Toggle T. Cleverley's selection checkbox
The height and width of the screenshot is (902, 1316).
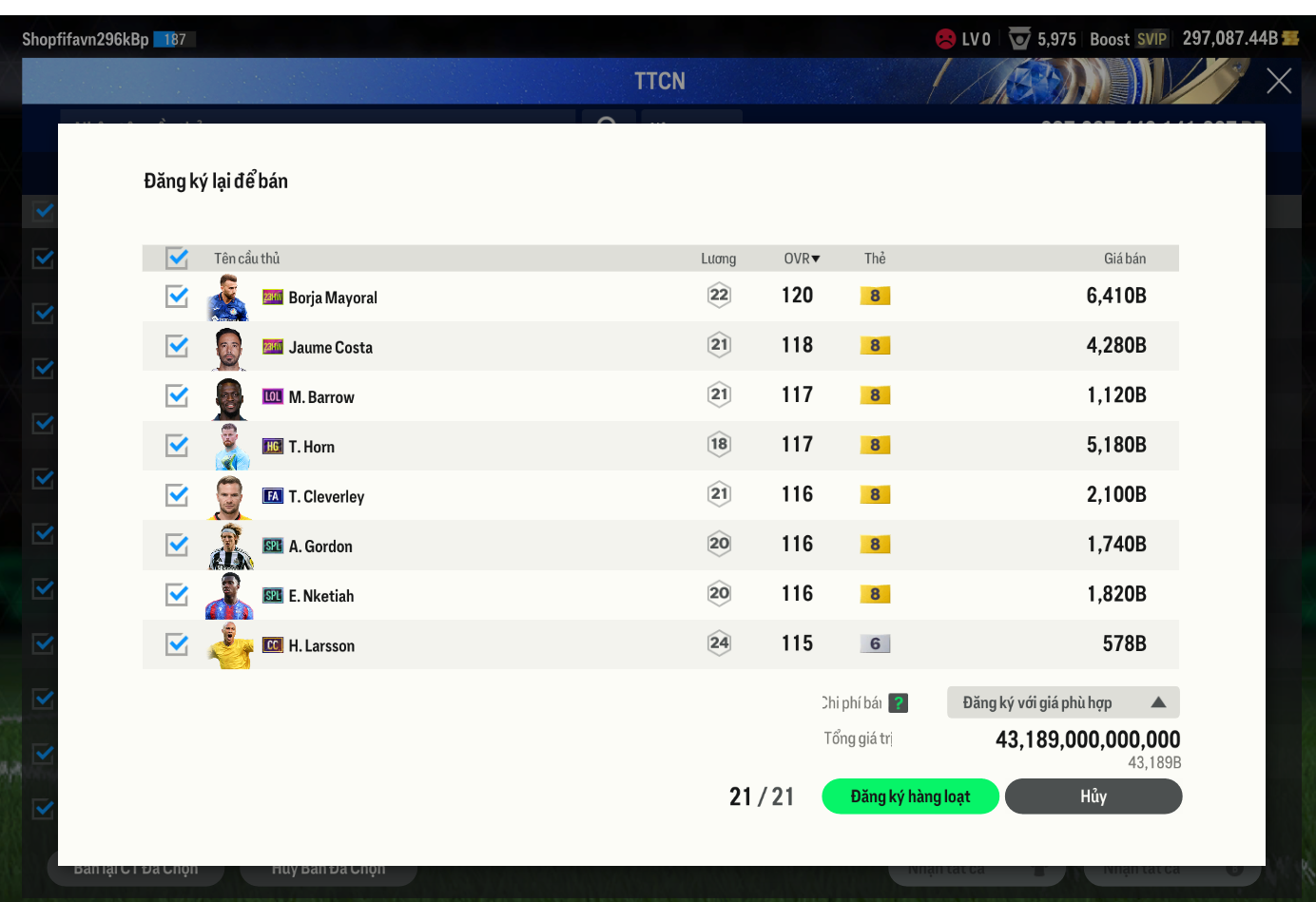pyautogui.click(x=177, y=495)
